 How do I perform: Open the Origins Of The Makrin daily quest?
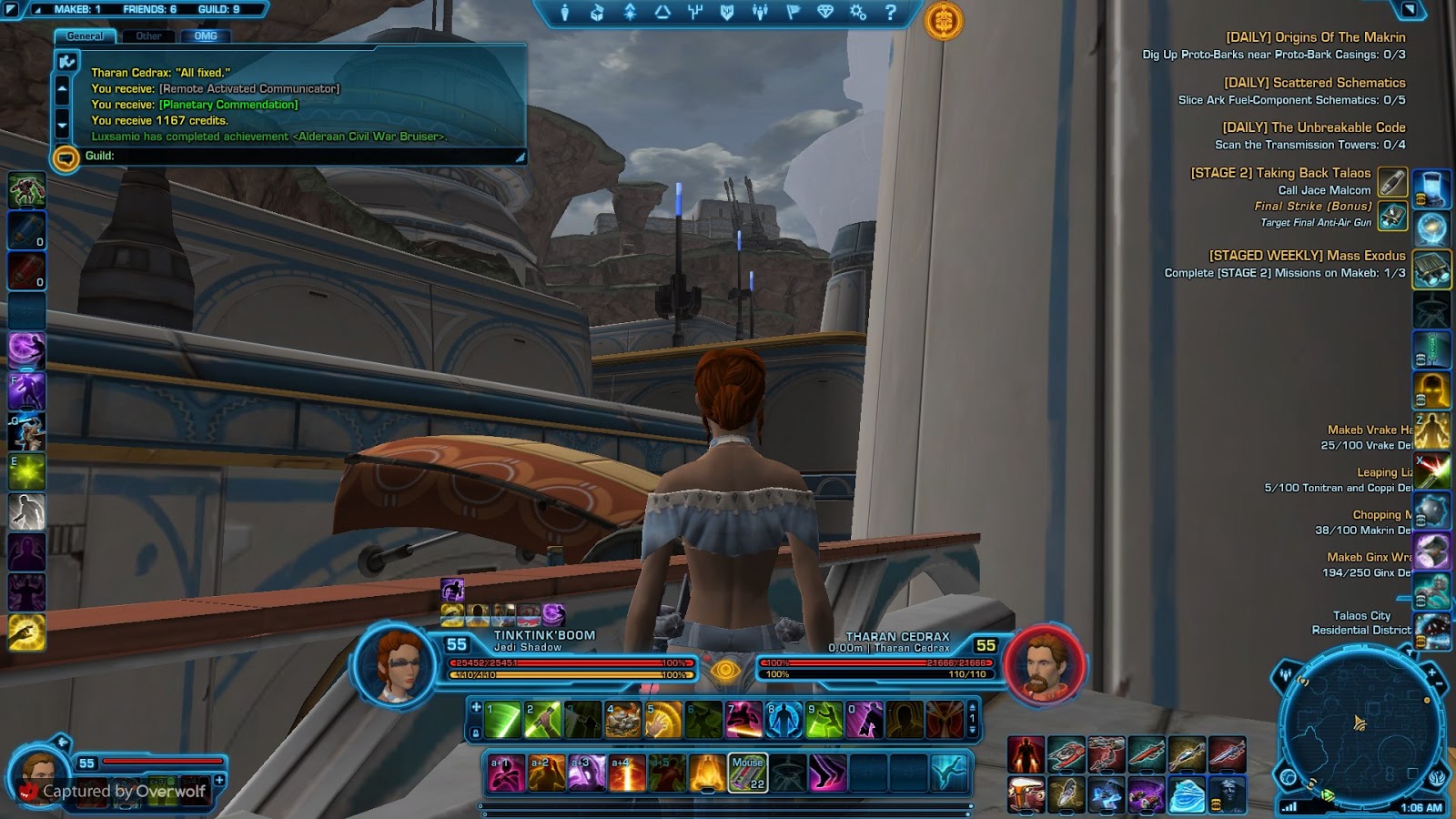click(x=1316, y=37)
